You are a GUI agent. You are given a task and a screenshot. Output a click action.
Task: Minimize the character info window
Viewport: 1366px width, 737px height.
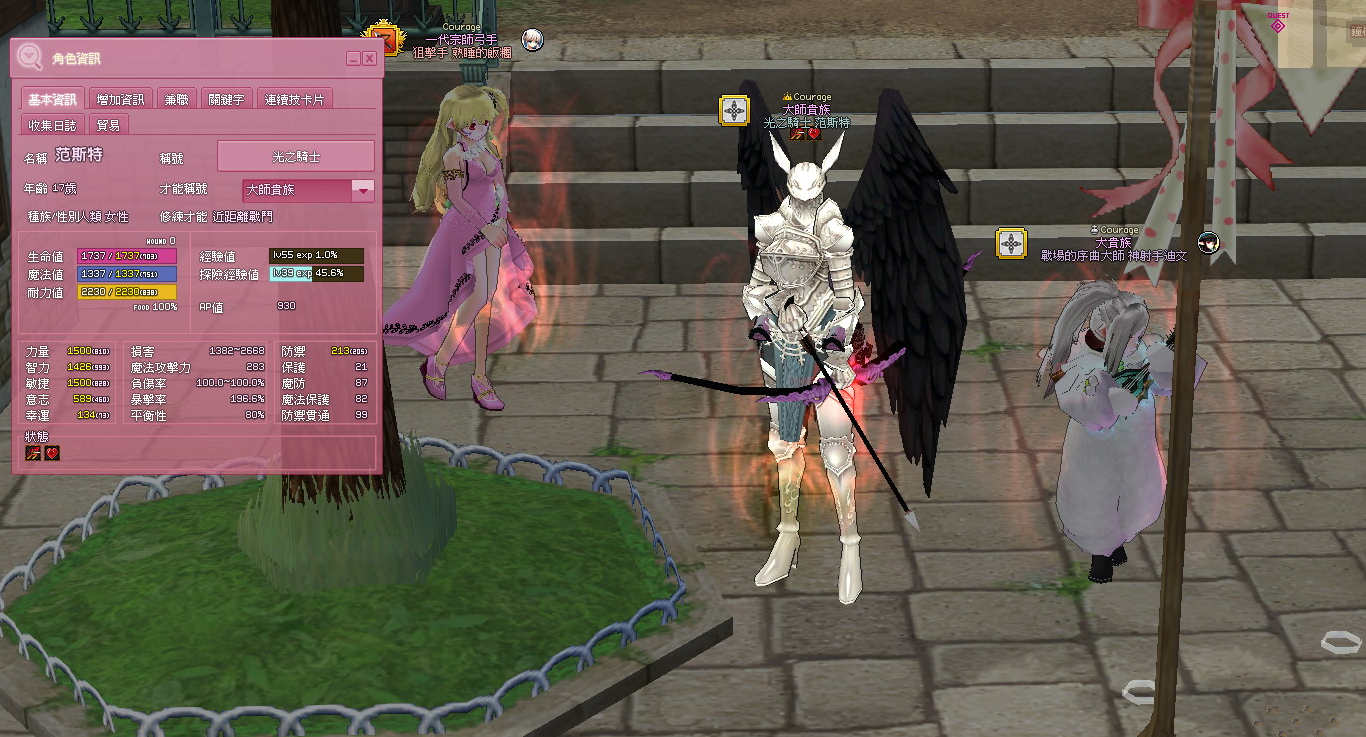(x=353, y=59)
